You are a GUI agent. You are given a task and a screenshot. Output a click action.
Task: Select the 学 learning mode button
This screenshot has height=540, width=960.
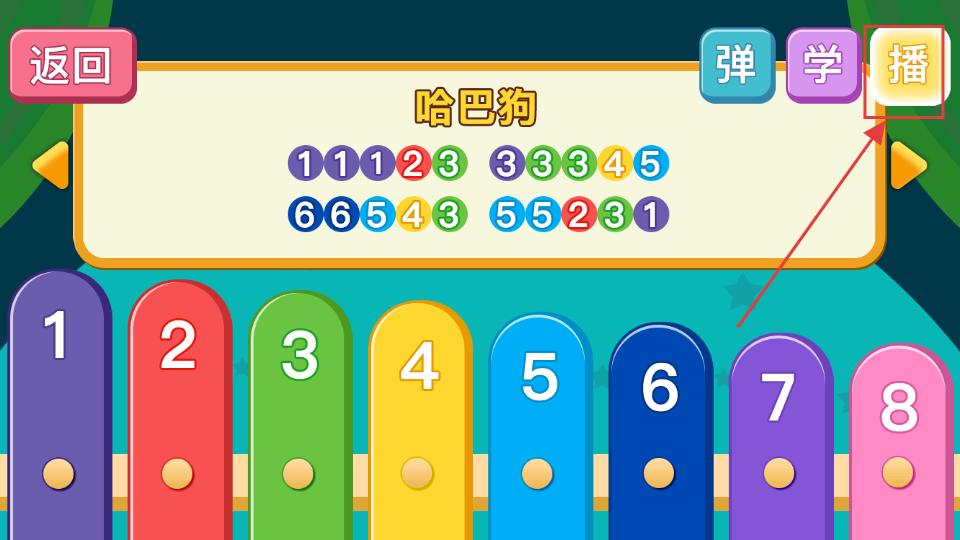coord(823,65)
